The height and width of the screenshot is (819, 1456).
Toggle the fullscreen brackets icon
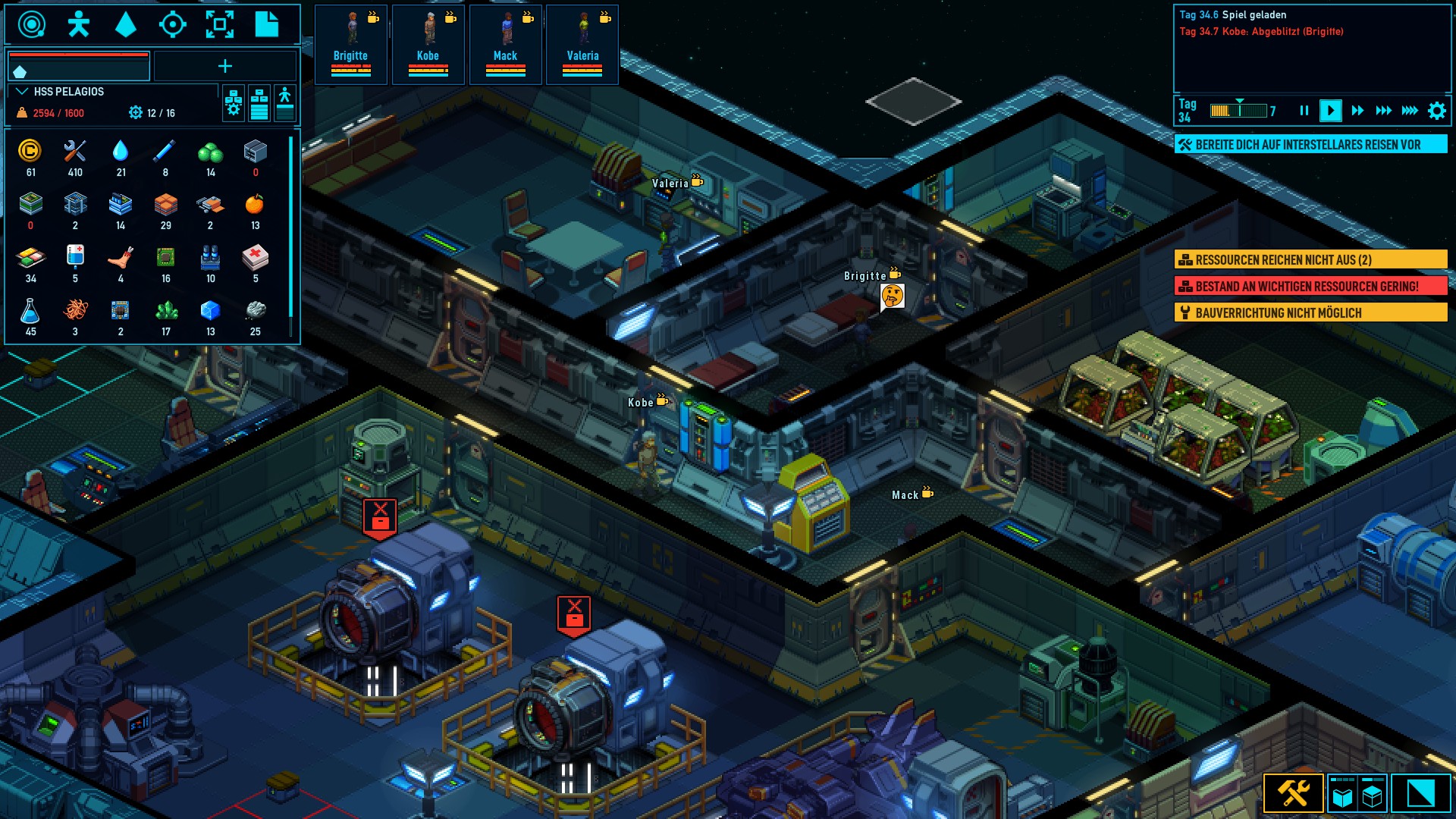(x=220, y=24)
